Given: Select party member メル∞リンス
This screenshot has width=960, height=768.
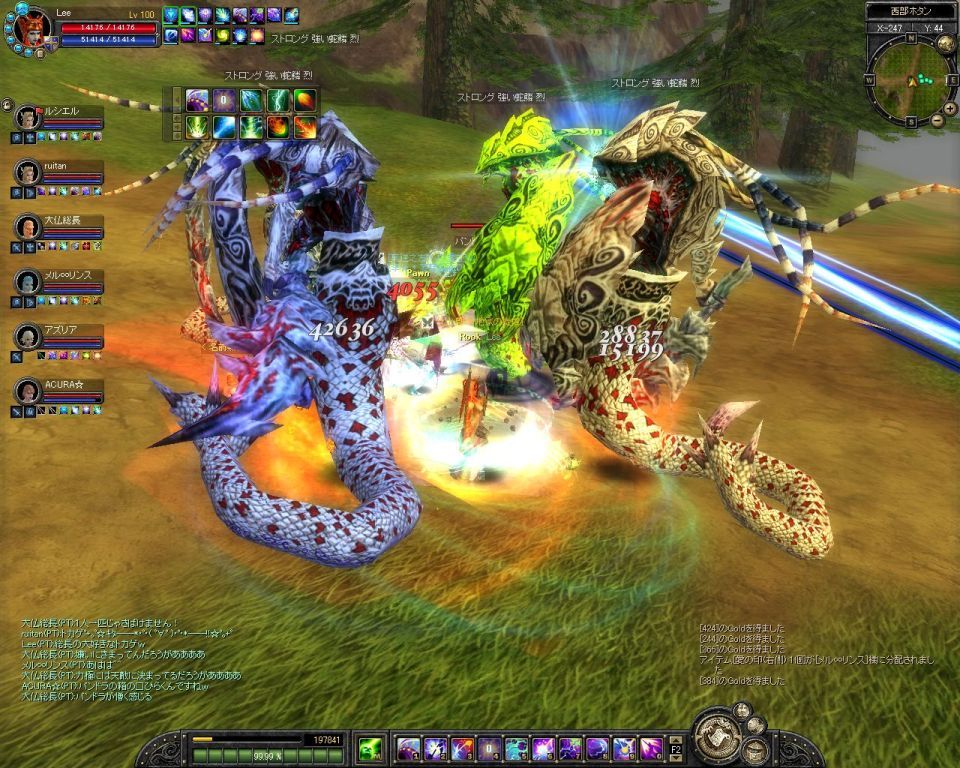Looking at the screenshot, I should pyautogui.click(x=58, y=282).
